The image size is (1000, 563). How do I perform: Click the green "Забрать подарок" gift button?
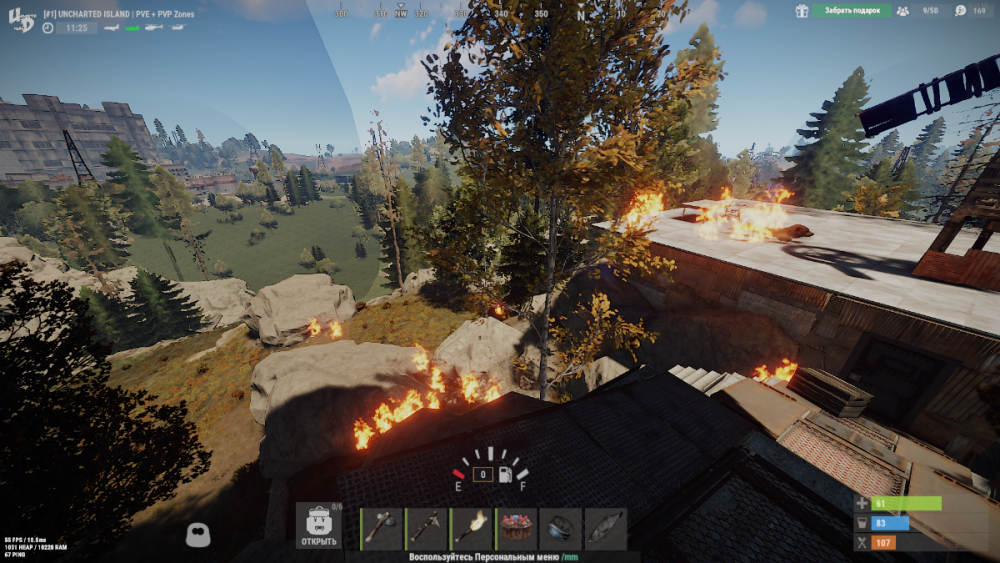pos(851,10)
